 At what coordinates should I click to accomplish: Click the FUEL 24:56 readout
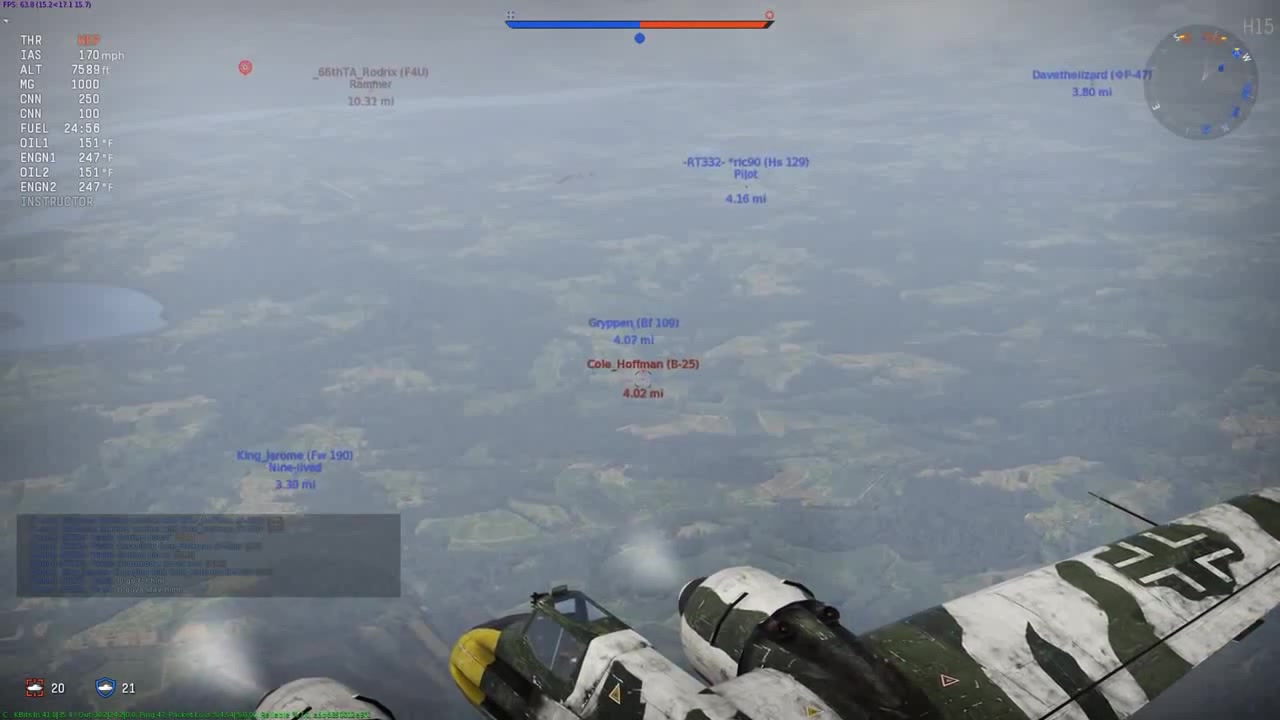63,128
